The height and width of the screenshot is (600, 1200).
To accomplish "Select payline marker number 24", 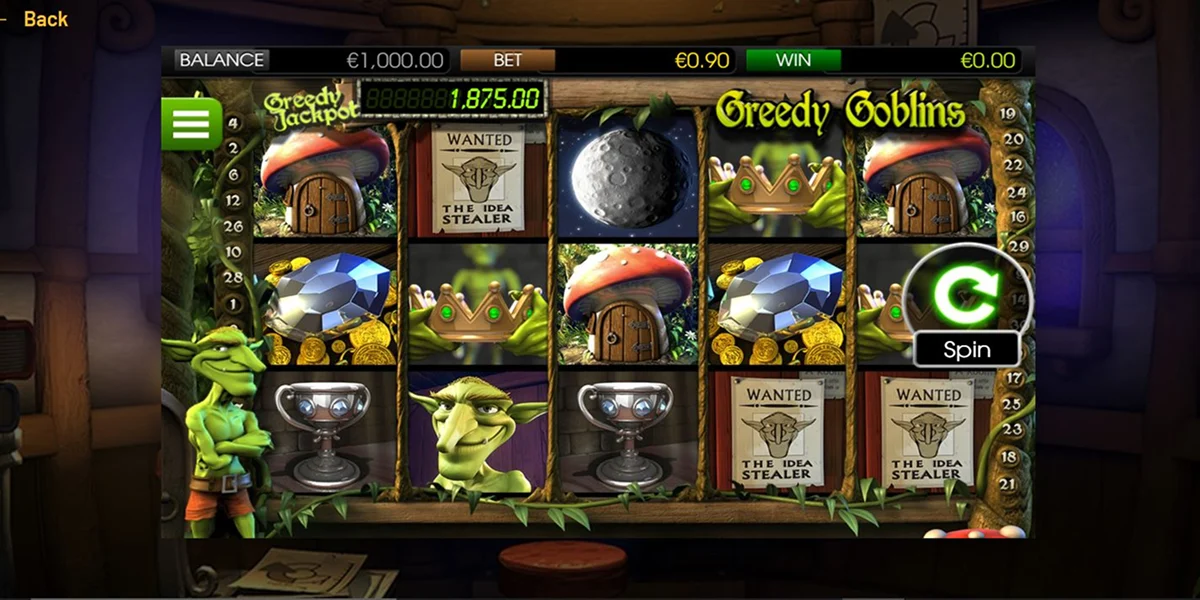I will 1016,192.
